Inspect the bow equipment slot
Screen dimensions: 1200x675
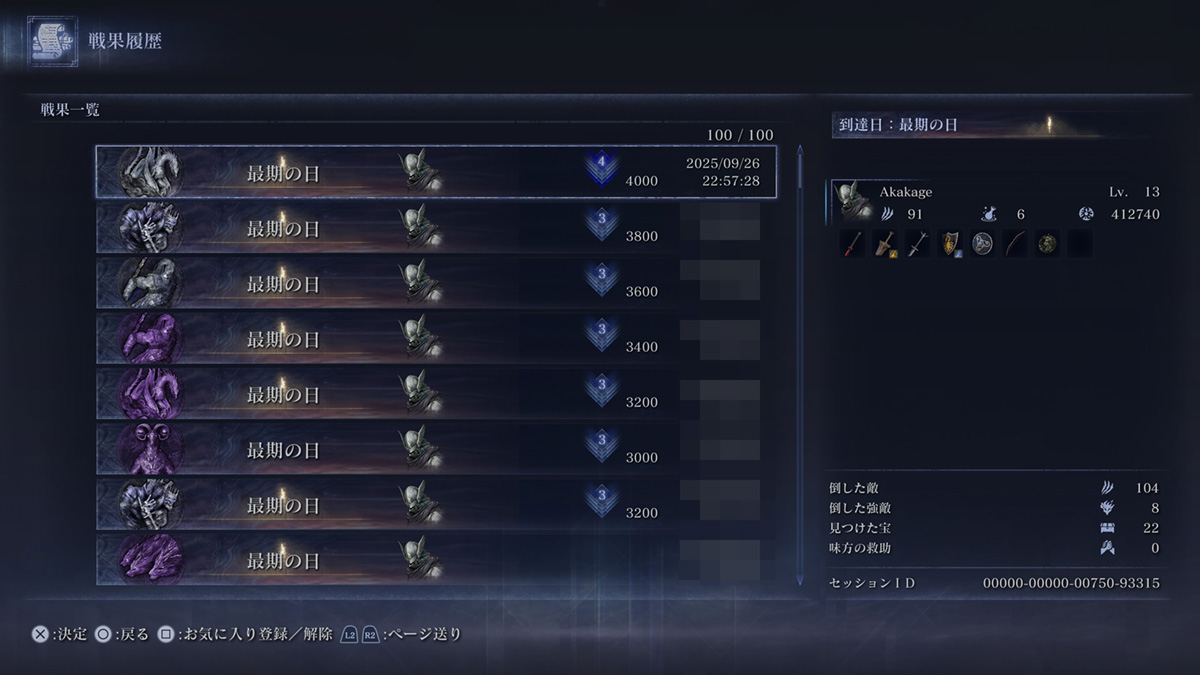point(1015,244)
